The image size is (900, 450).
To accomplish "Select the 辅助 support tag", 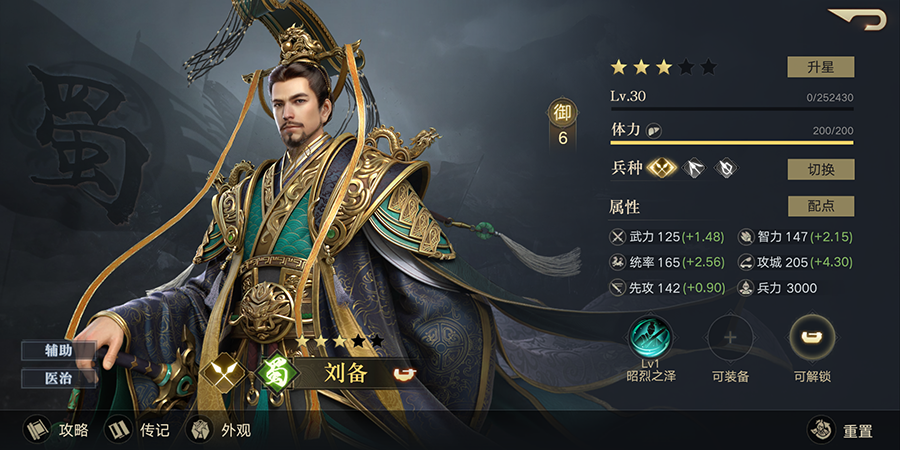I will click(59, 351).
